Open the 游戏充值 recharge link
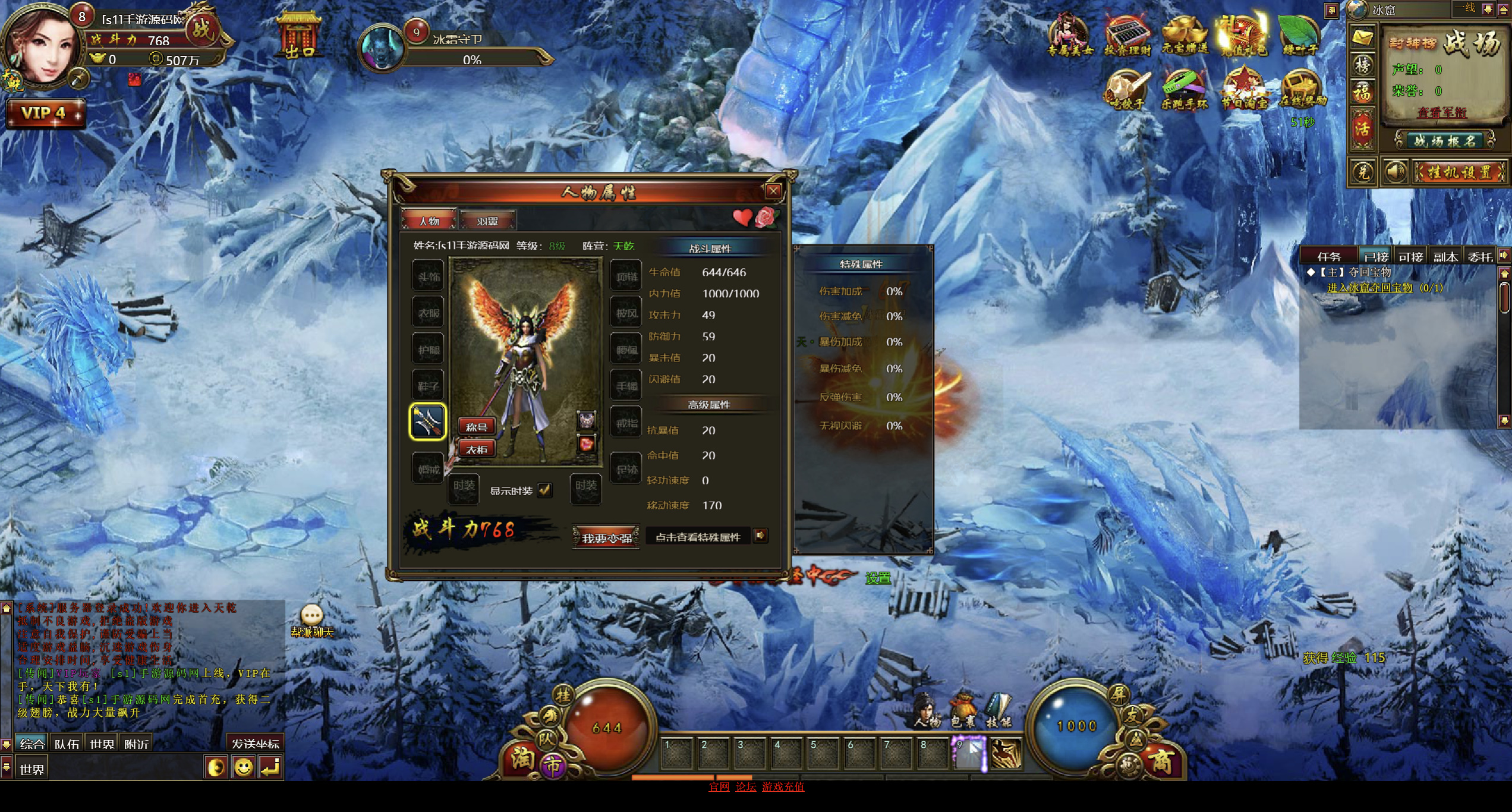 (x=783, y=786)
